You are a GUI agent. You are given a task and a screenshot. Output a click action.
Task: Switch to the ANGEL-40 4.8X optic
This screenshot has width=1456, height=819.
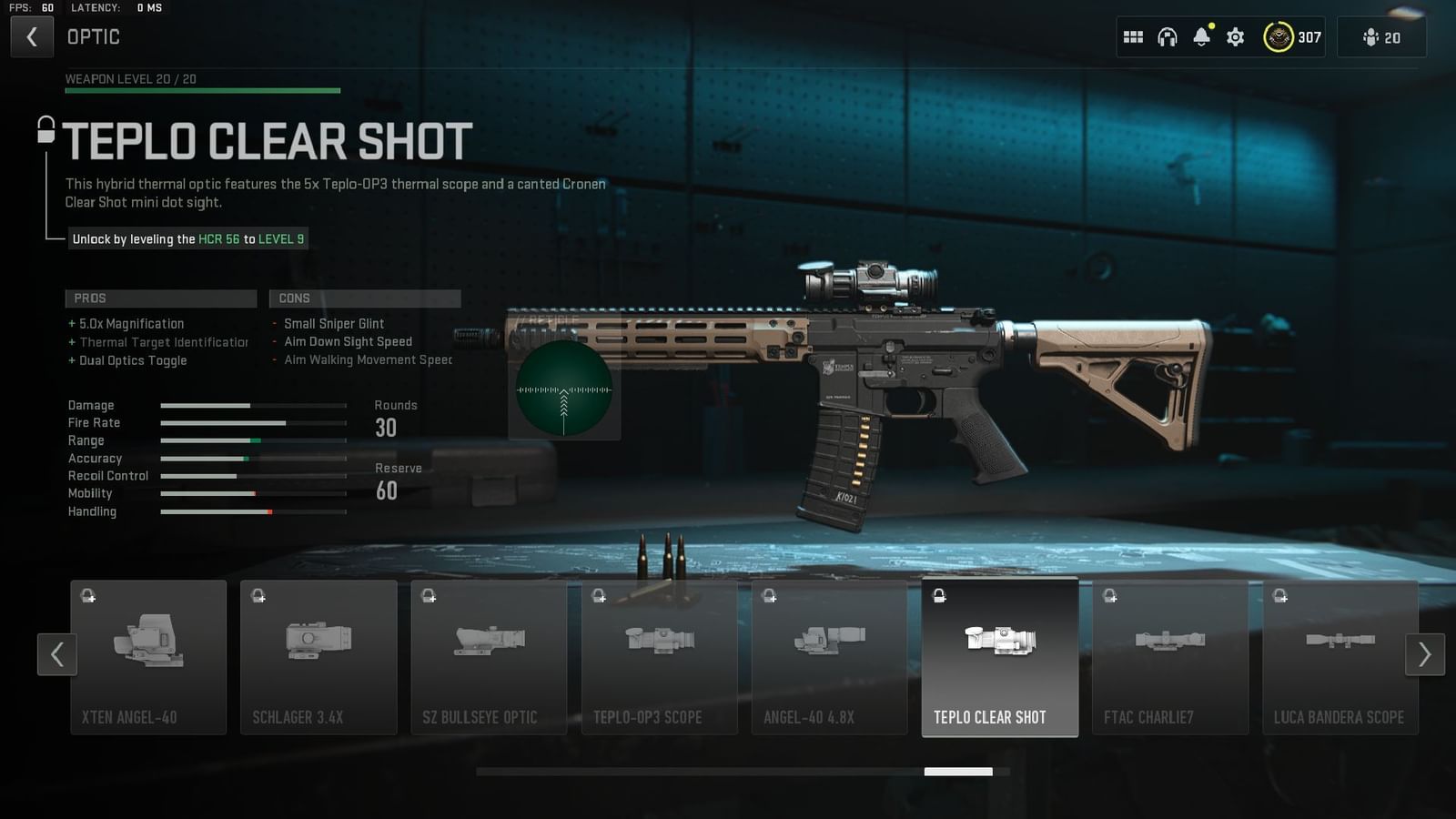point(829,655)
